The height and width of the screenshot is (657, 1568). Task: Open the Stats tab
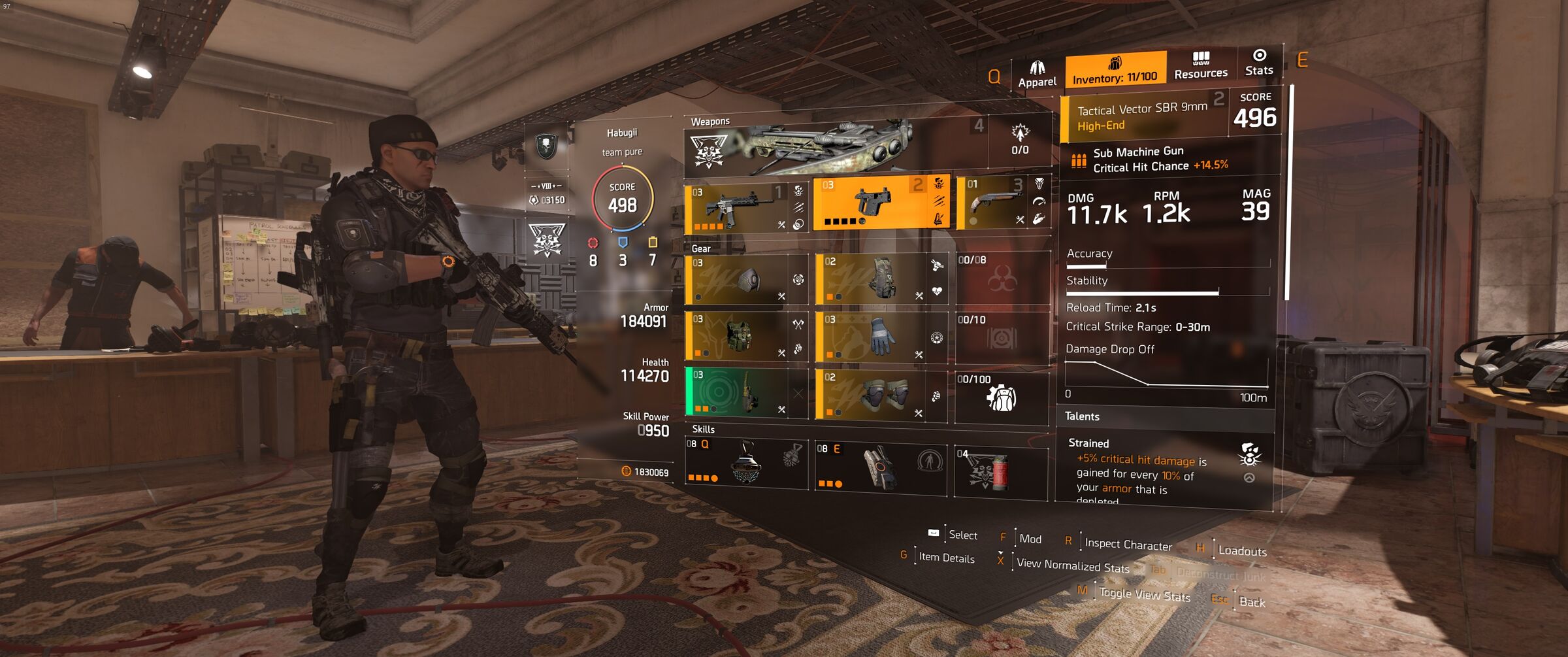[x=1259, y=62]
